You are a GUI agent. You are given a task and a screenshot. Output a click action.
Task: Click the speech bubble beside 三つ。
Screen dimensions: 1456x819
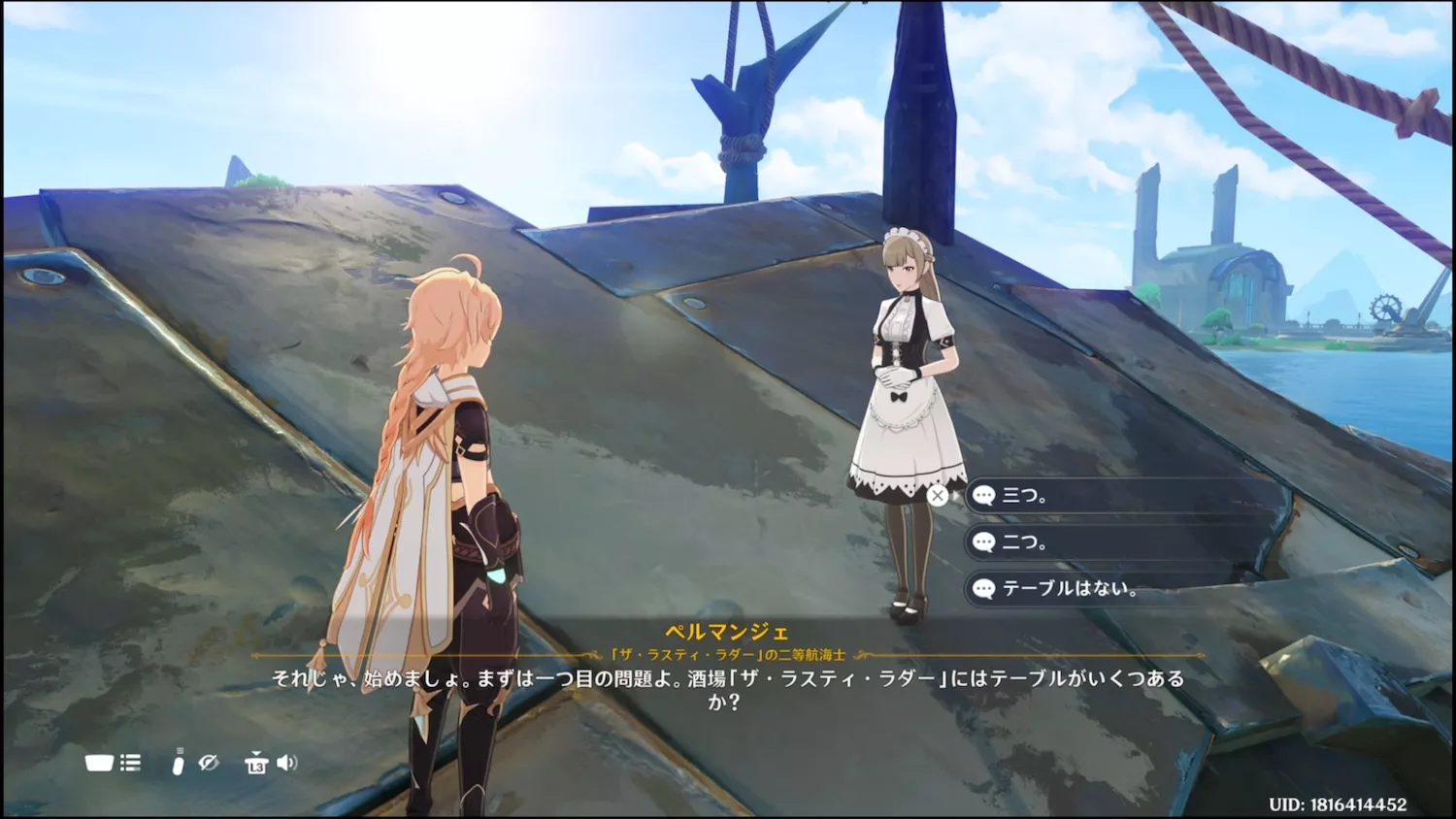pyautogui.click(x=984, y=495)
